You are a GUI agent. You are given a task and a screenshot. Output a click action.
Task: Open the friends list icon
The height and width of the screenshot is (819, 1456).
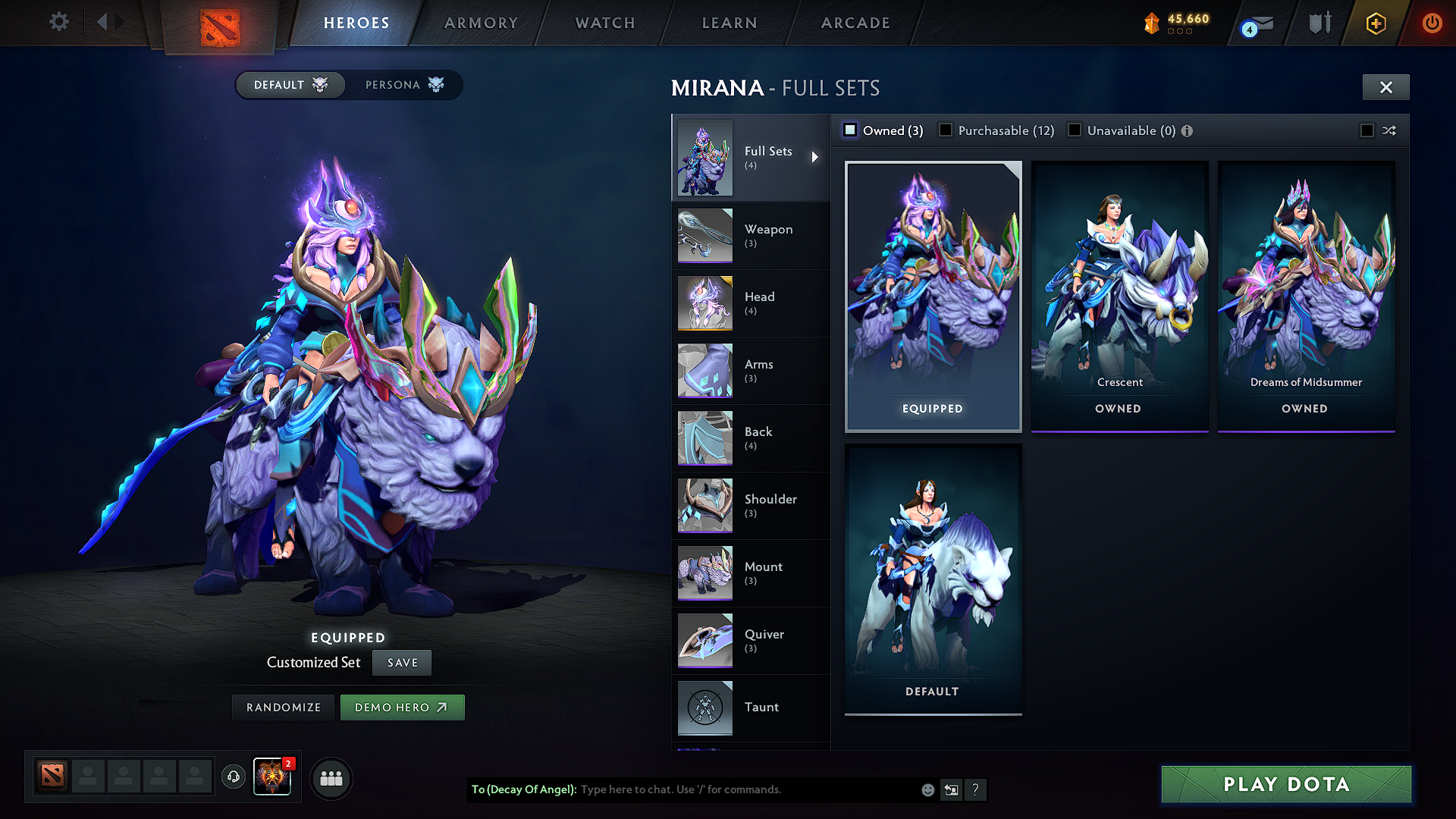331,779
